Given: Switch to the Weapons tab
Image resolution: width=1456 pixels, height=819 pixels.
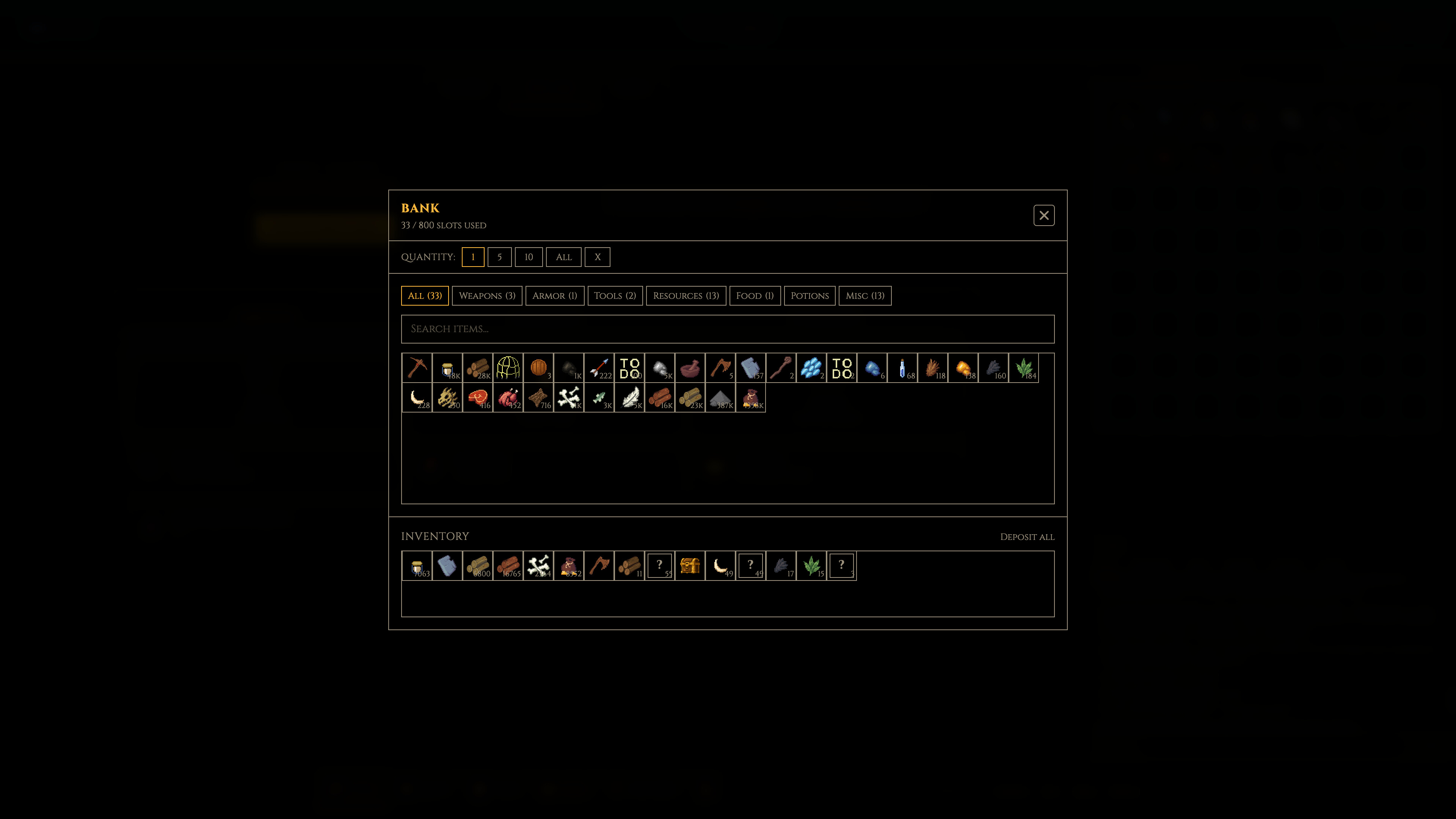Looking at the screenshot, I should coord(486,296).
